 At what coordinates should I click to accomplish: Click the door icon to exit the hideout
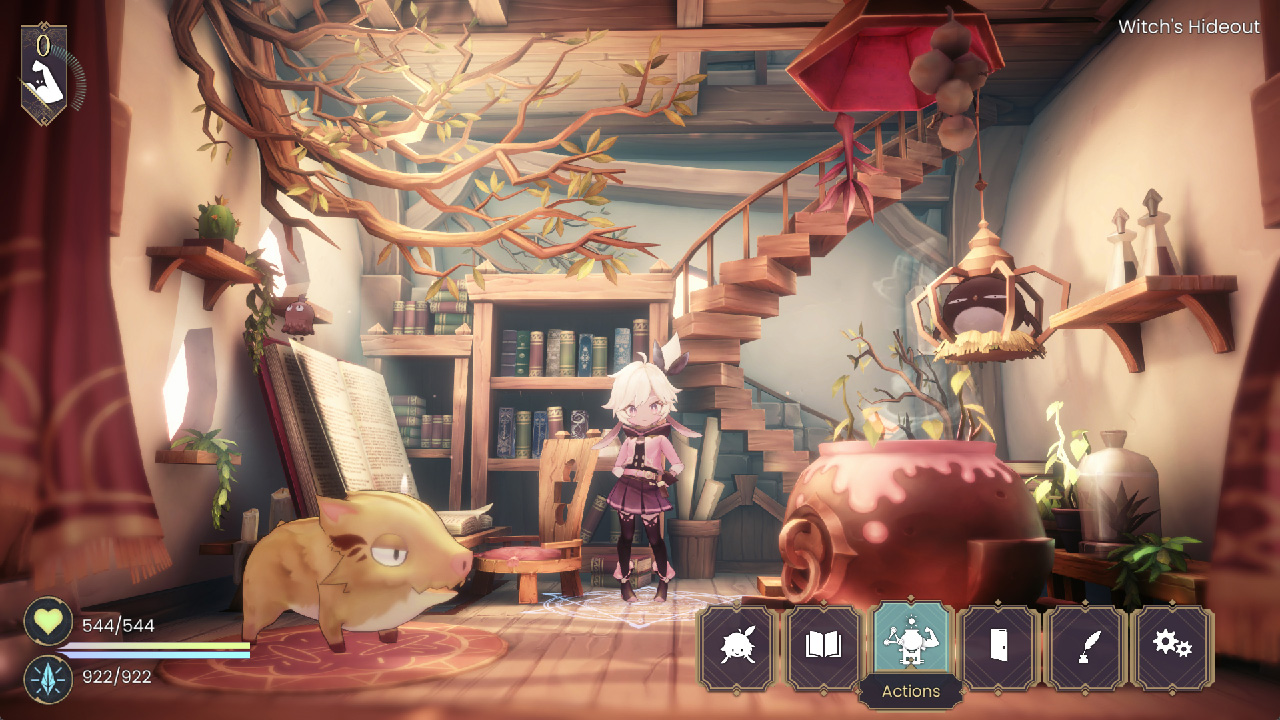[998, 645]
